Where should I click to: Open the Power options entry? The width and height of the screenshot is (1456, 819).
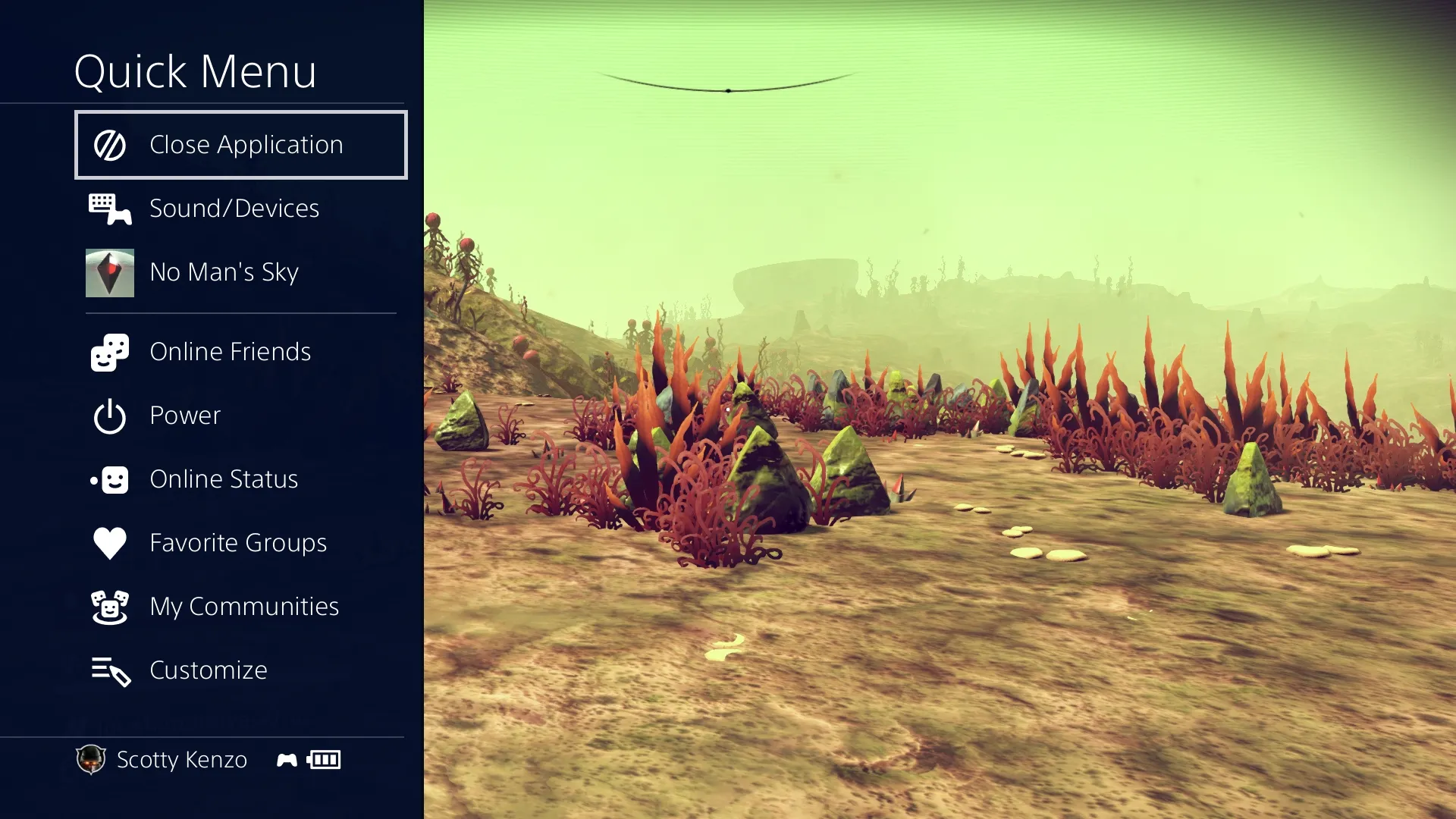(184, 415)
